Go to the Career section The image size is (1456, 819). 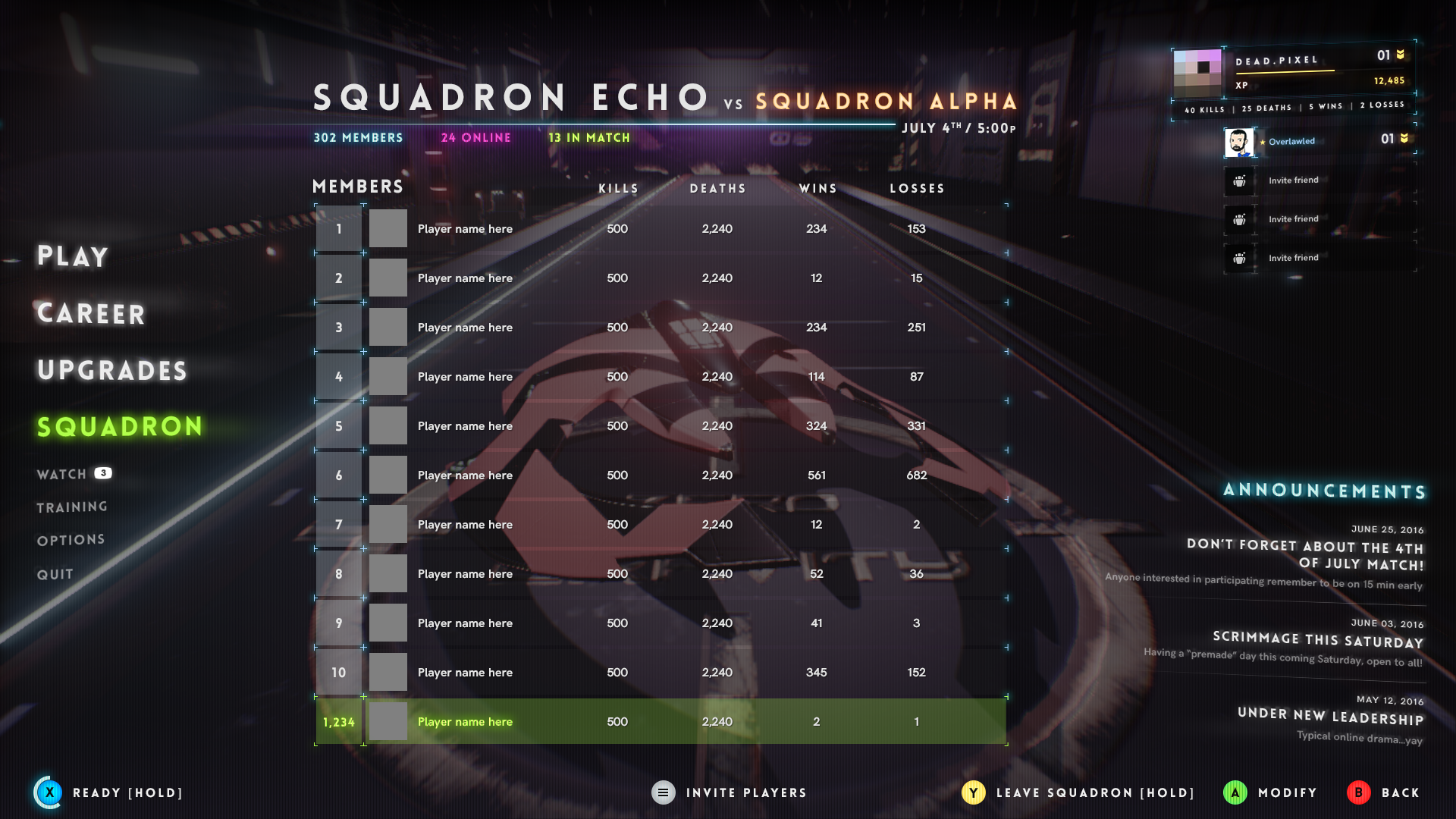(91, 314)
